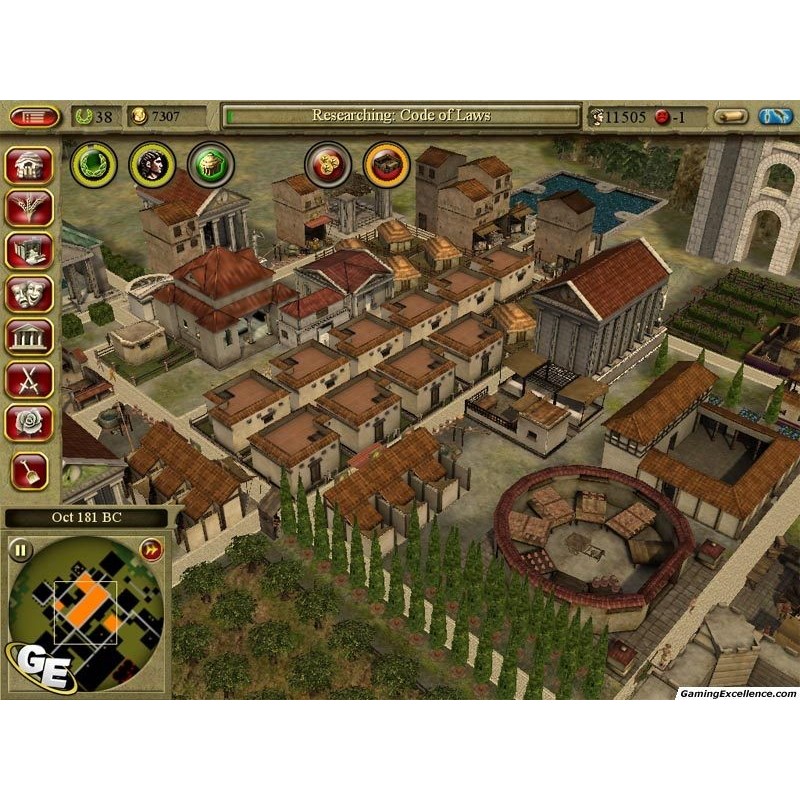Open the housing build category
Viewport: 800px width, 800px height.
tap(29, 165)
